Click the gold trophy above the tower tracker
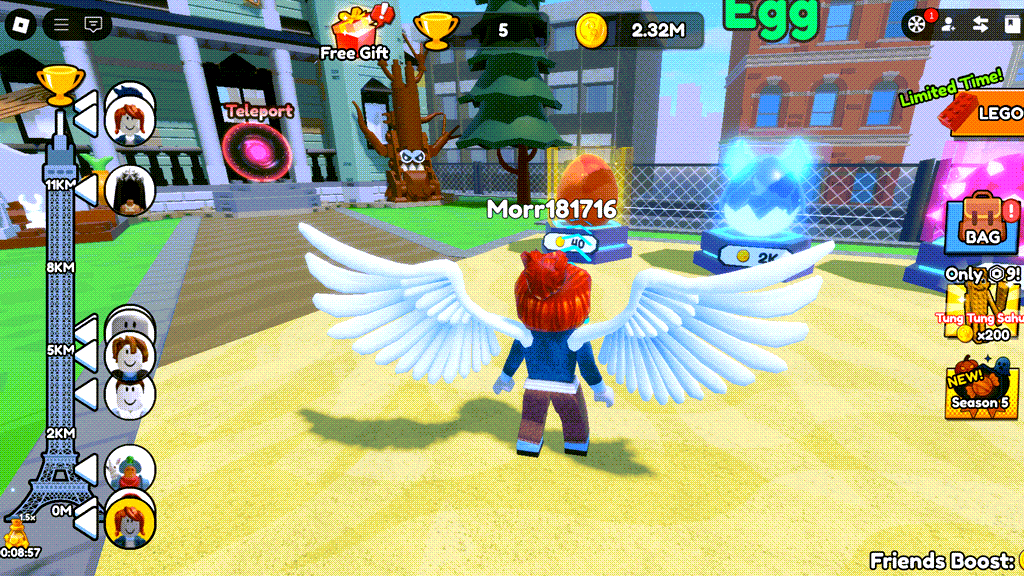1024x576 pixels. pyautogui.click(x=59, y=84)
